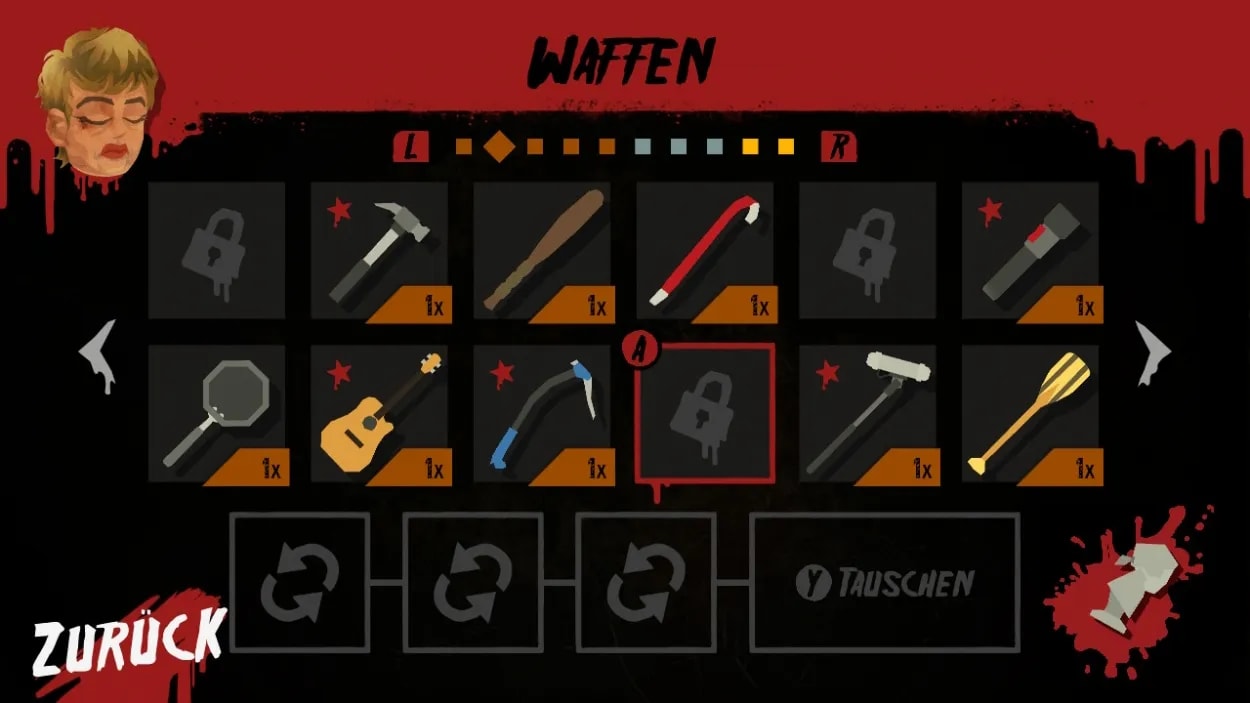This screenshot has width=1250, height=703.
Task: Select the highlighted locked weapon slot
Action: pyautogui.click(x=705, y=411)
